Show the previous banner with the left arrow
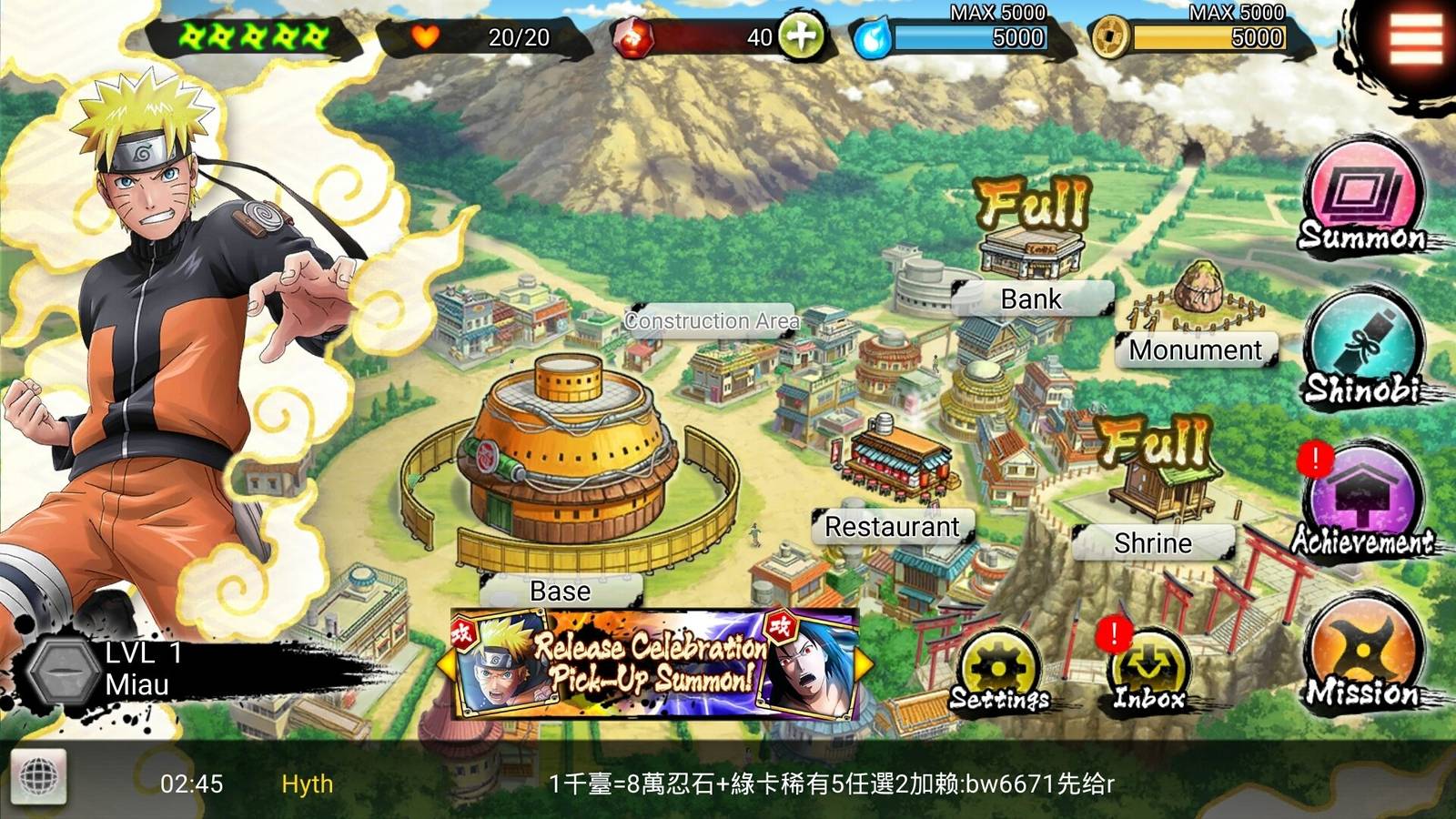Image resolution: width=1456 pixels, height=819 pixels. coord(446,664)
